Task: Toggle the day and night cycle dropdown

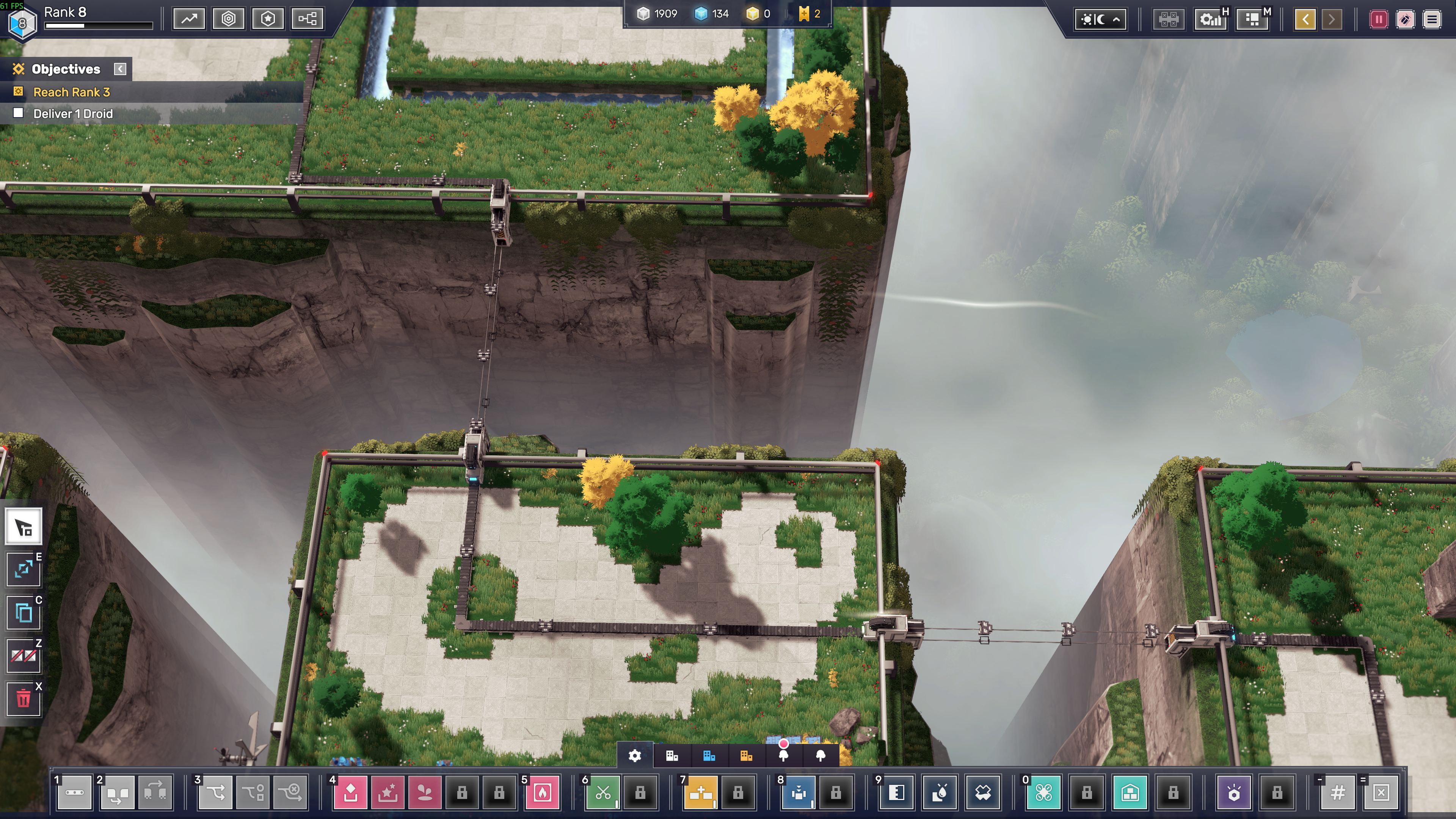Action: tap(1100, 20)
